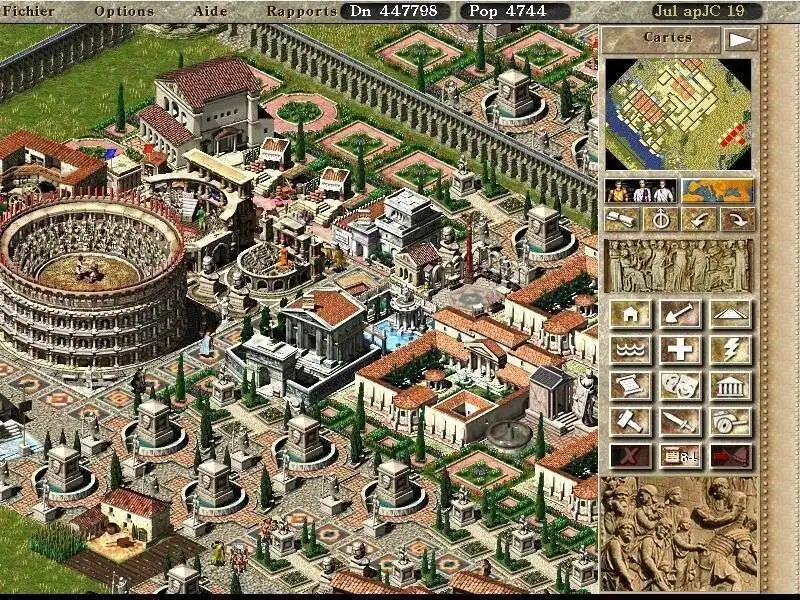Click the city minimap
Screen dimensions: 800x600
click(x=678, y=114)
